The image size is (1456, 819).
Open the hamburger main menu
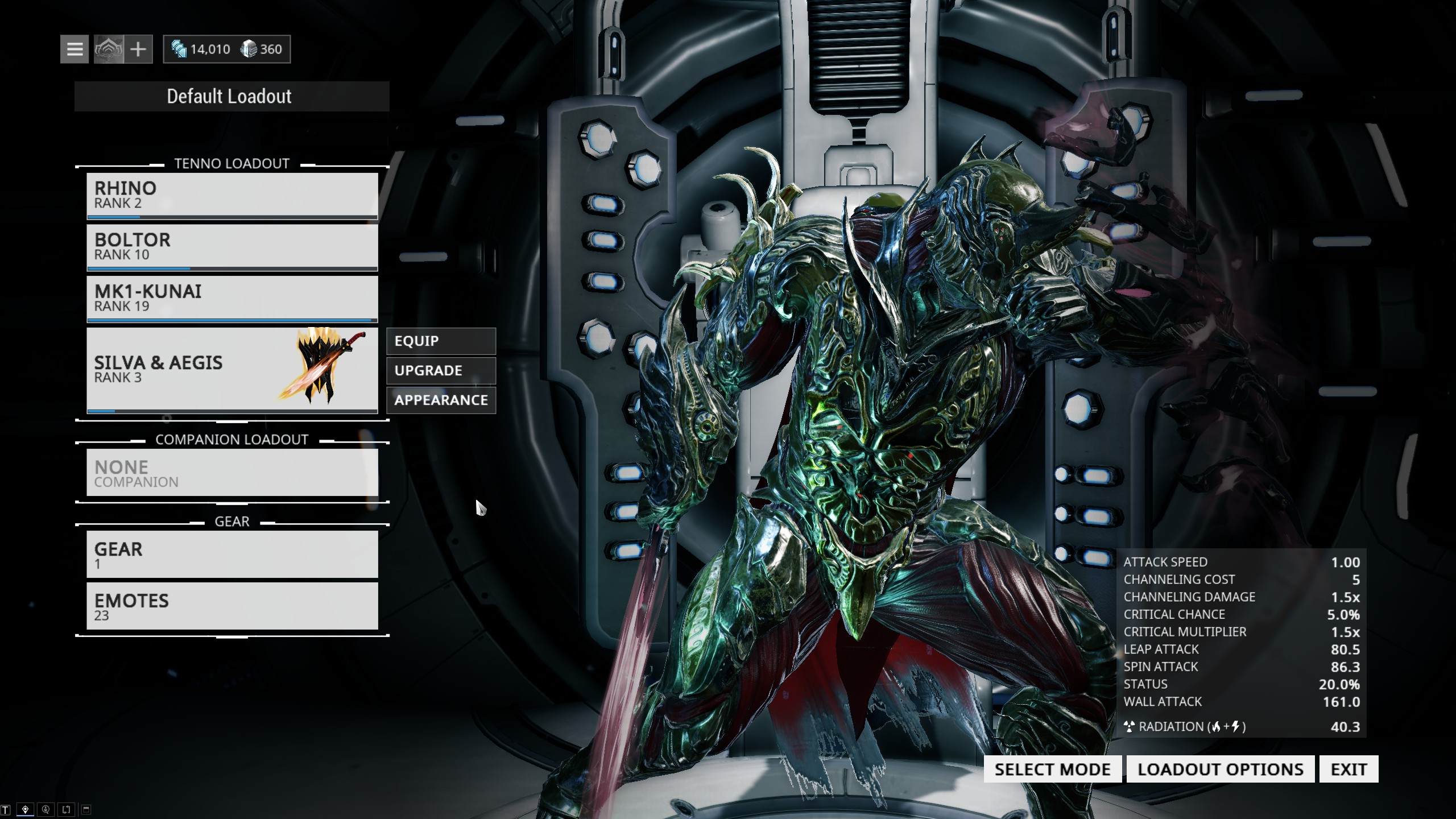(75, 49)
